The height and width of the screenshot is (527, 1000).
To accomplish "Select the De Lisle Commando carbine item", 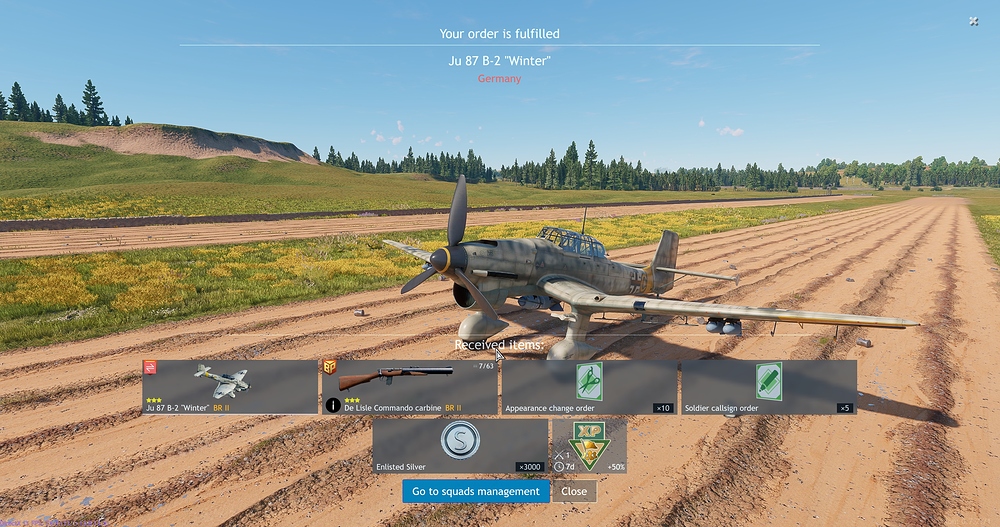I will pyautogui.click(x=409, y=387).
